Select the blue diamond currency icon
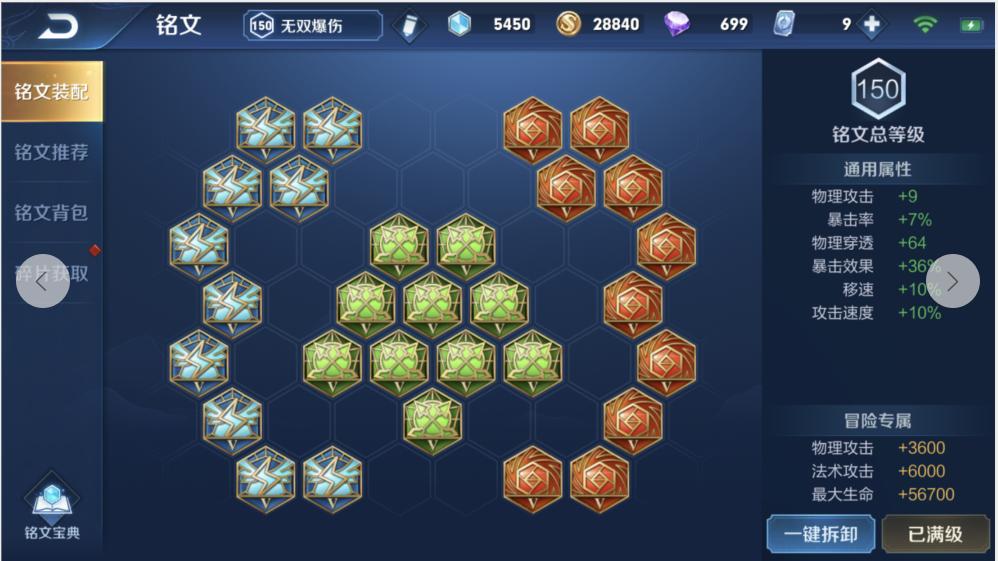Screen dimensions: 998x561 coord(459,25)
